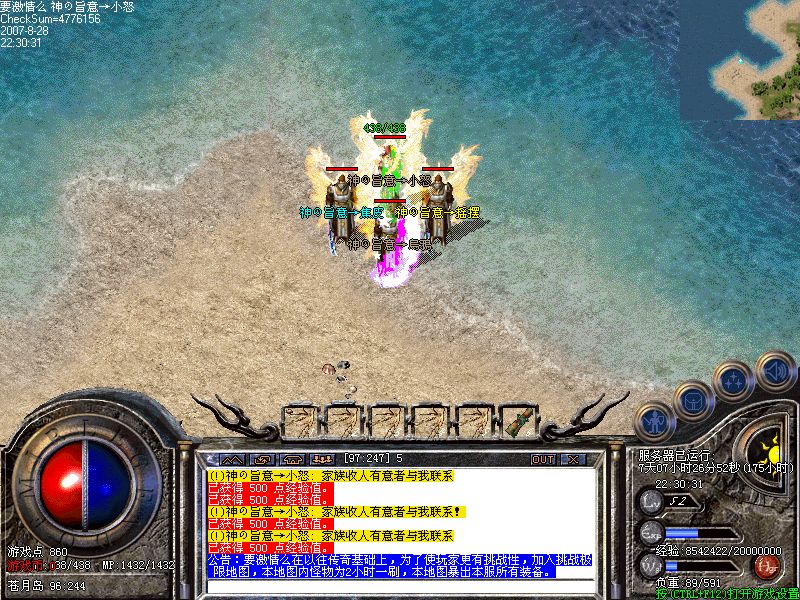The image size is (800, 600).
Task: Click the mountain-shaped button above chat
Action: pyautogui.click(x=233, y=459)
